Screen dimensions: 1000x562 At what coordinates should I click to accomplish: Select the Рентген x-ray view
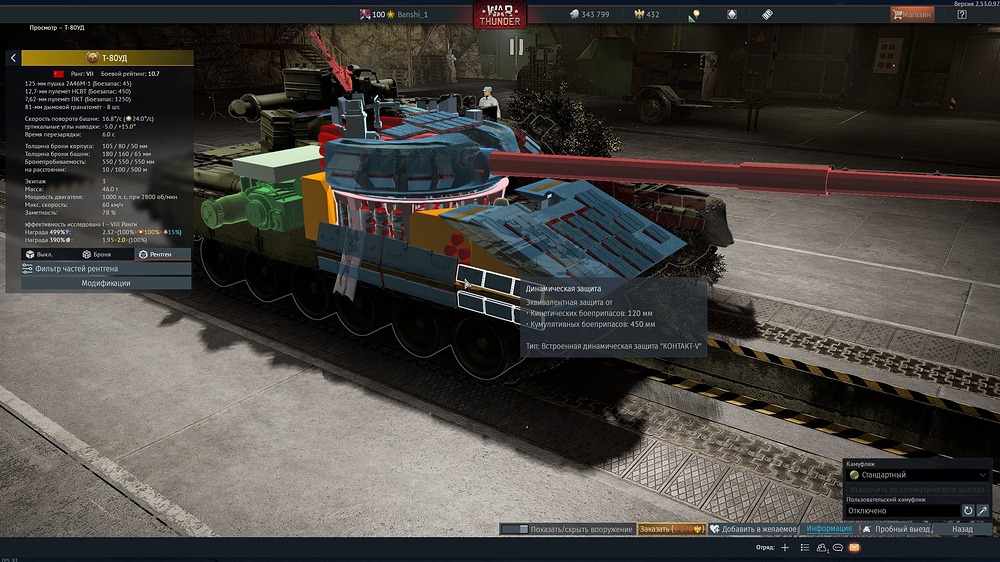pos(156,255)
